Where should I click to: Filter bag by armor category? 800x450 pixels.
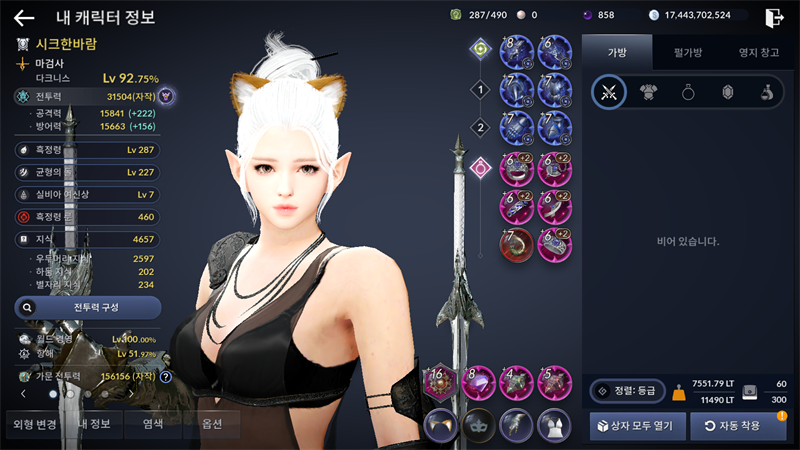650,93
